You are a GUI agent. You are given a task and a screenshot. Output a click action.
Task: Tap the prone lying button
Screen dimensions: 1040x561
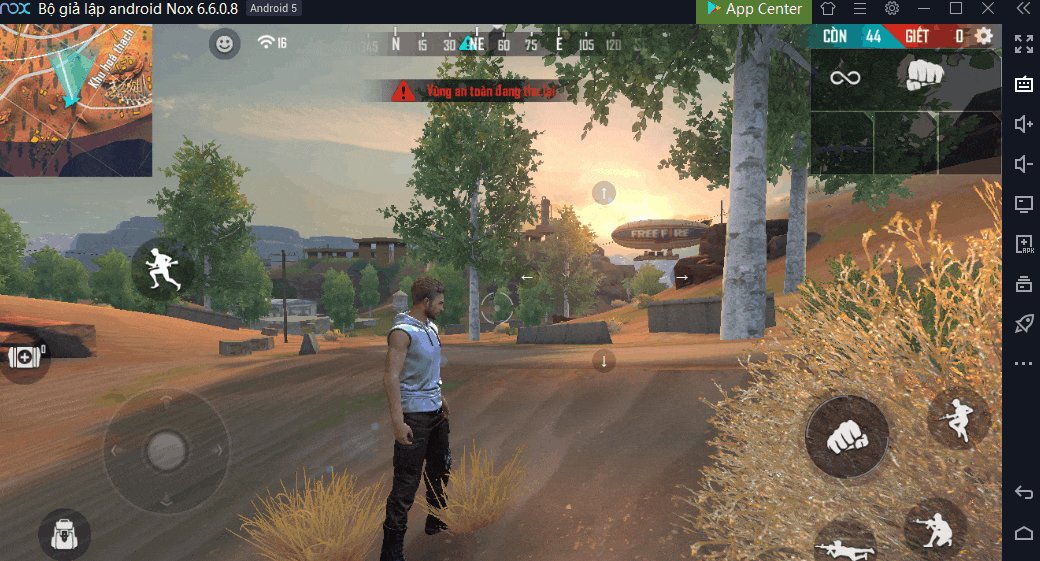(x=846, y=544)
